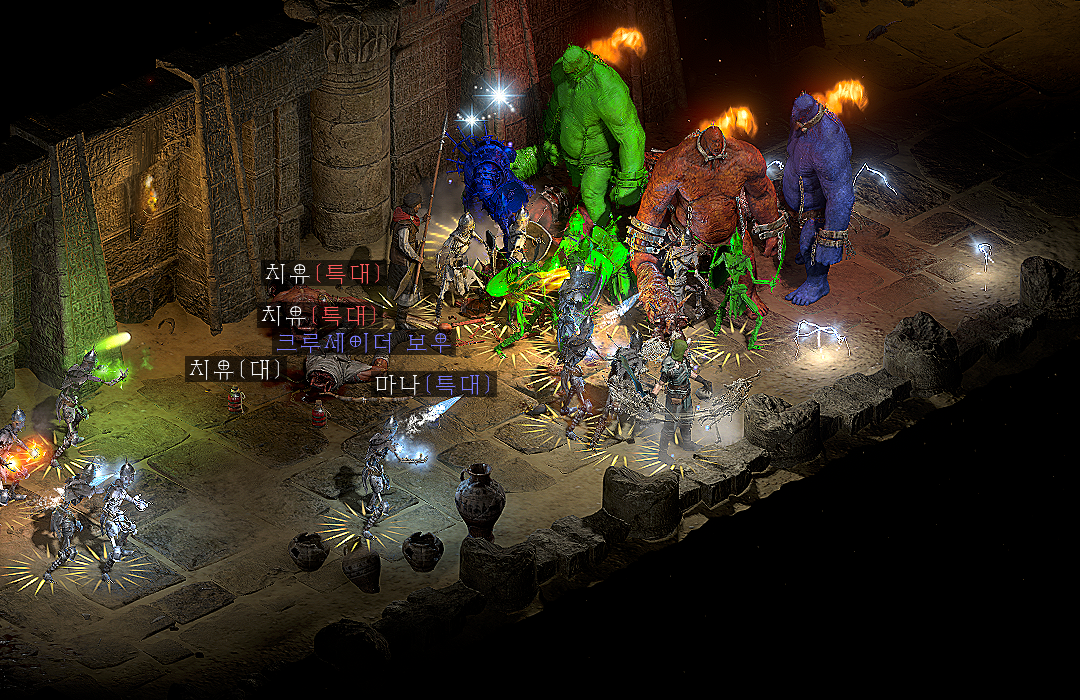The width and height of the screenshot is (1080, 700).
Task: Pick up the 크루세이더 보우 item label
Action: click(364, 343)
